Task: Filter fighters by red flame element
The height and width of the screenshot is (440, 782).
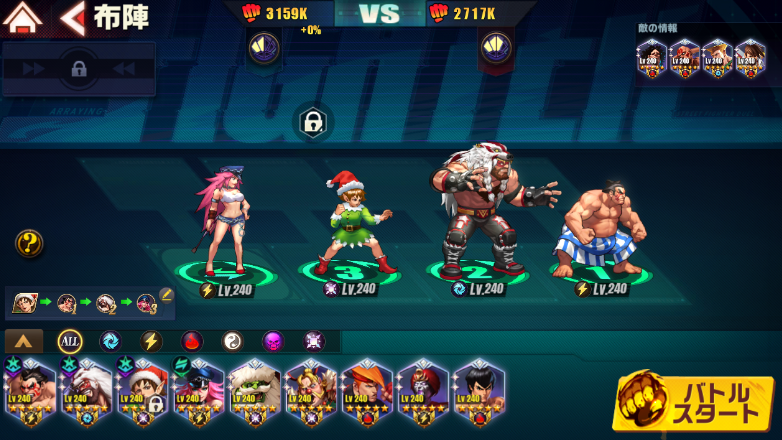Action: coord(191,341)
